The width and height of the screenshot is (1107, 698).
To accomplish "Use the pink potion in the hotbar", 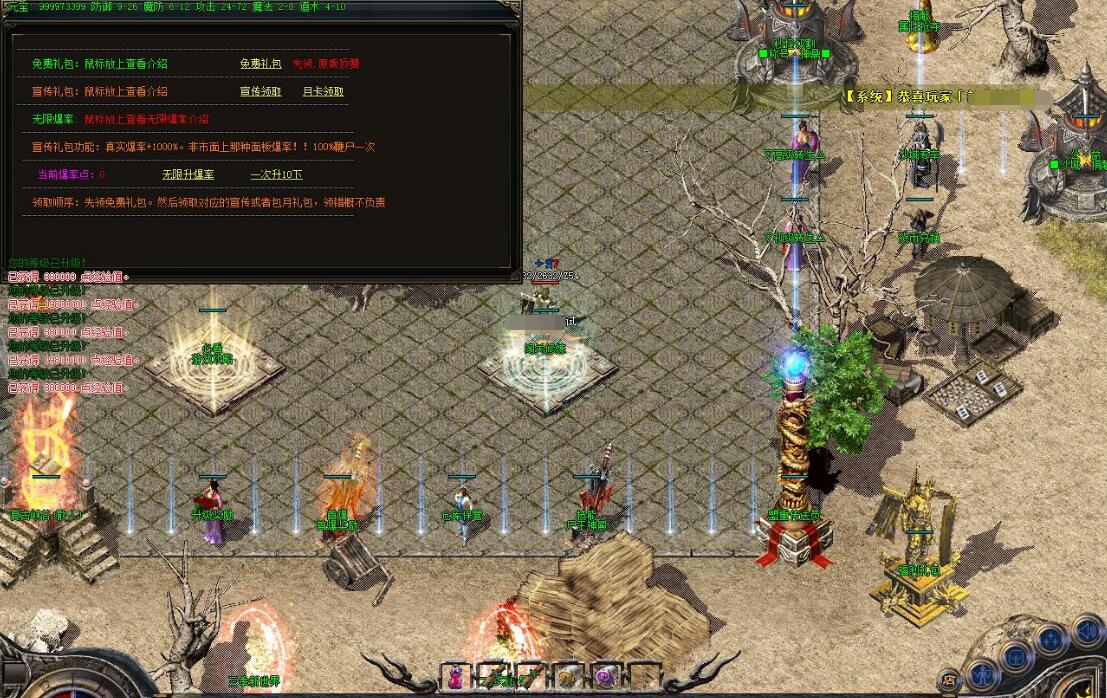I will (456, 676).
